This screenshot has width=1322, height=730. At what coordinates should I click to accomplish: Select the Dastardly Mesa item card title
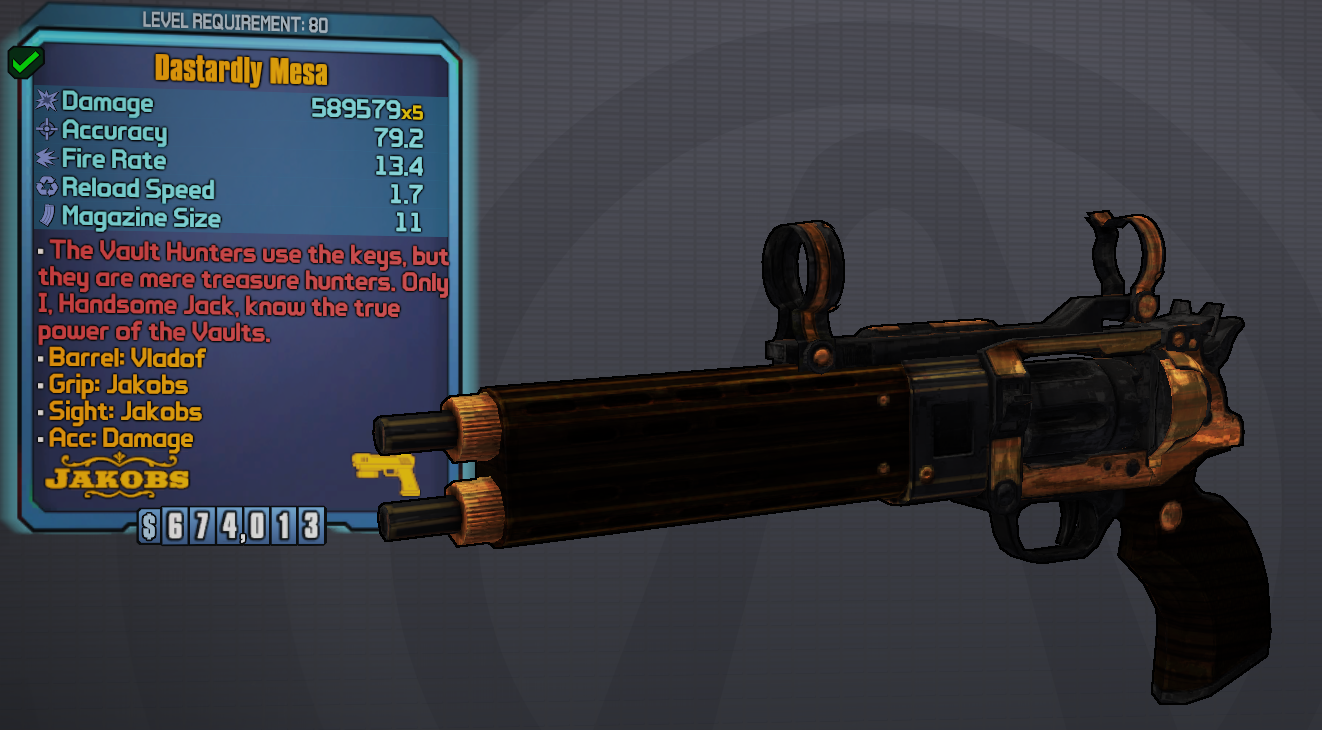pos(241,71)
